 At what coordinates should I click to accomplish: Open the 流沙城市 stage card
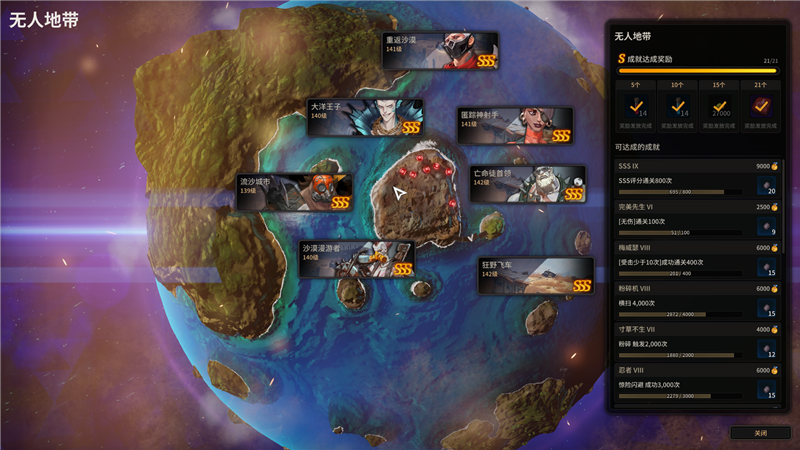pos(294,192)
